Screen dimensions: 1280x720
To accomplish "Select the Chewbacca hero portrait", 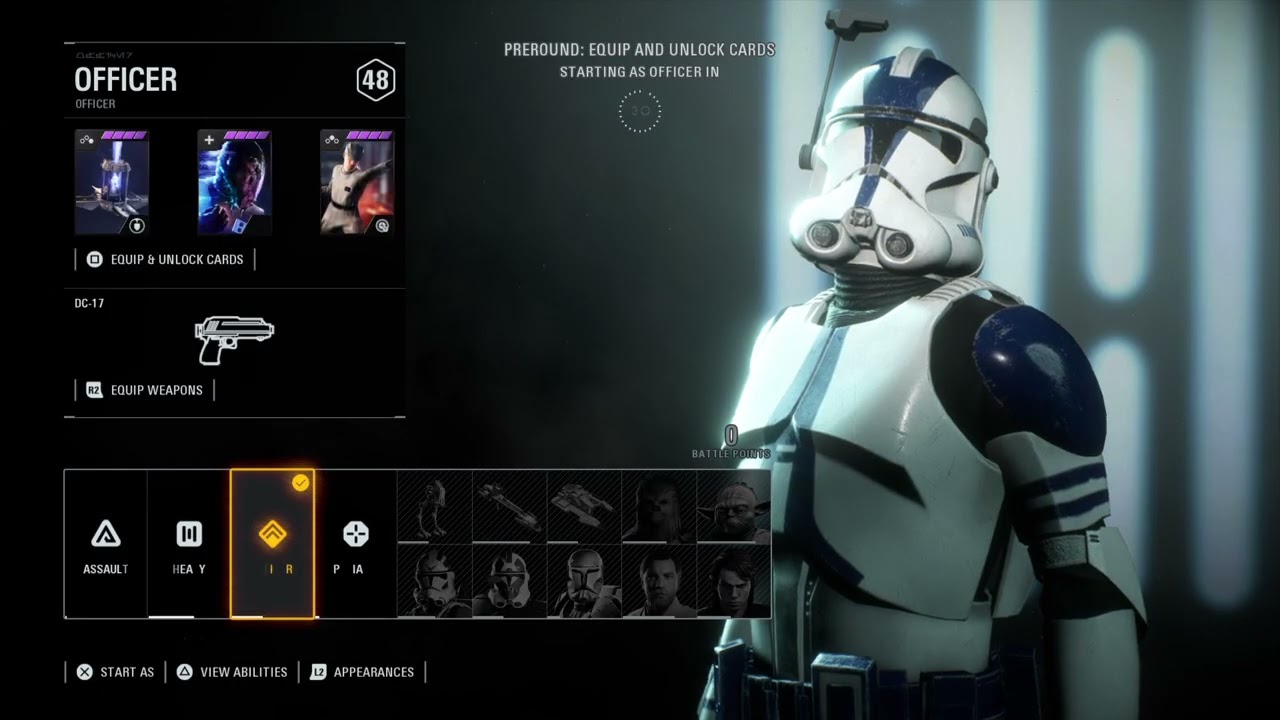I will point(659,506).
